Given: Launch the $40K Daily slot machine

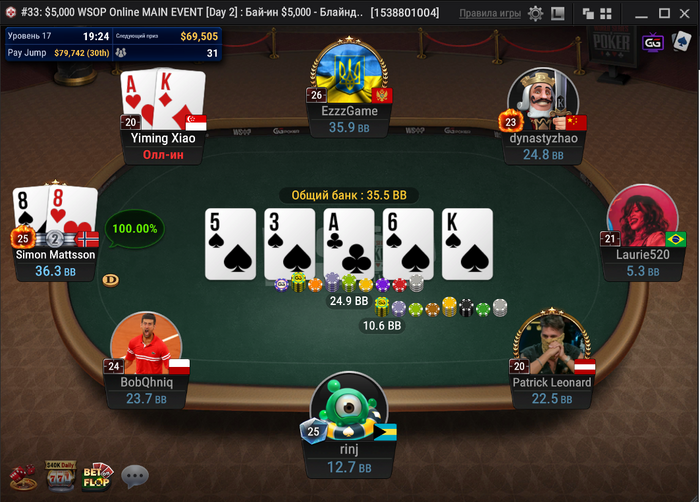Looking at the screenshot, I should tap(60, 476).
